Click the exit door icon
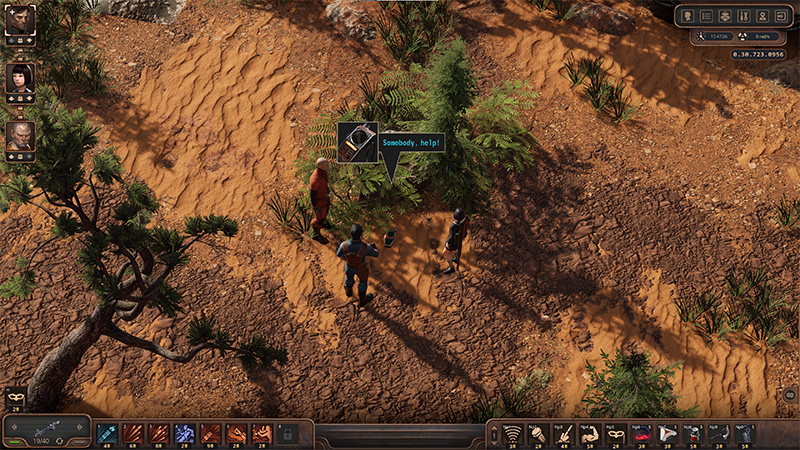Viewport: 800px width, 450px height. [780, 16]
